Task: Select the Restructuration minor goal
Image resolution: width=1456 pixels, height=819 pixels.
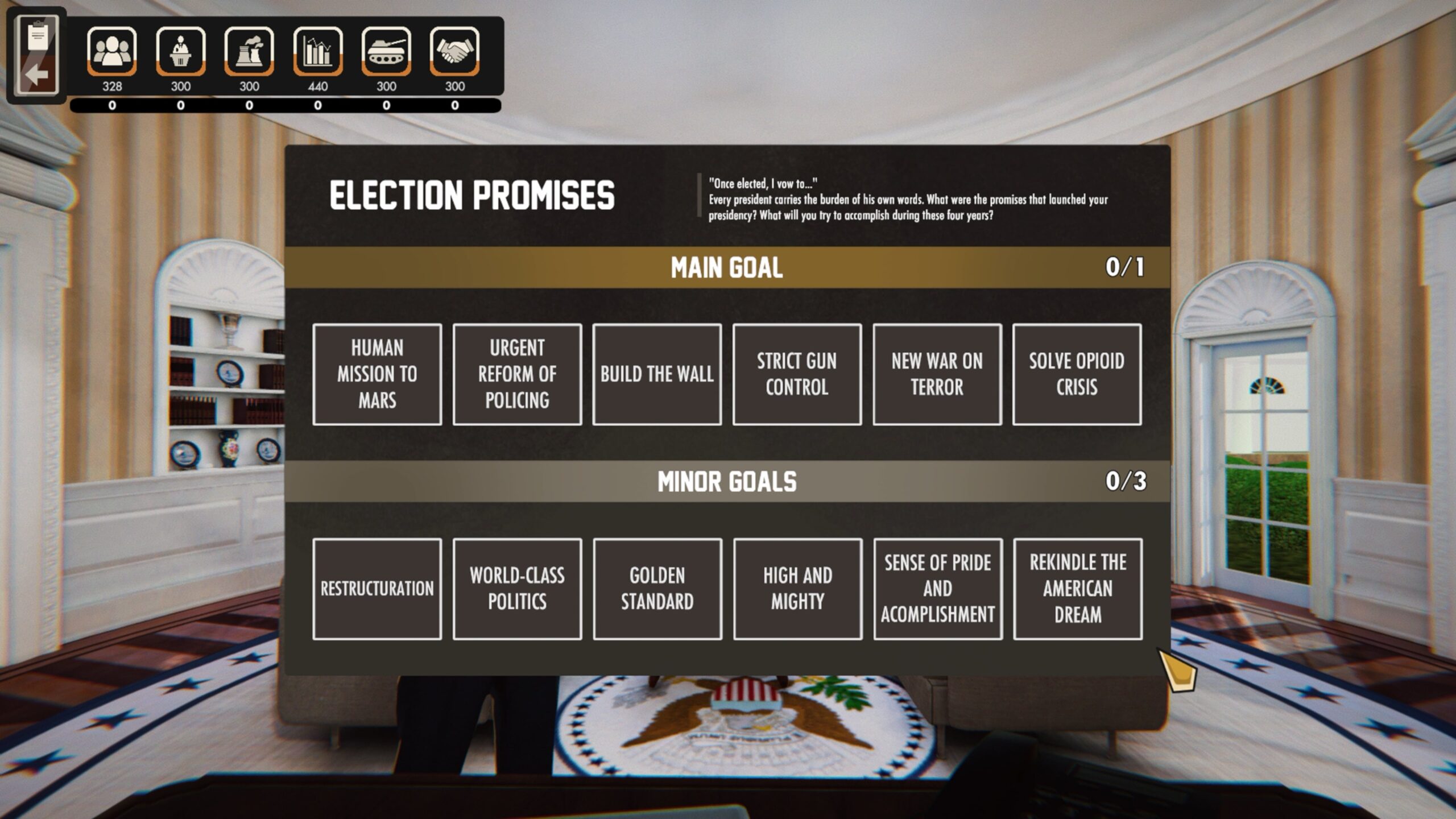Action: [x=377, y=589]
